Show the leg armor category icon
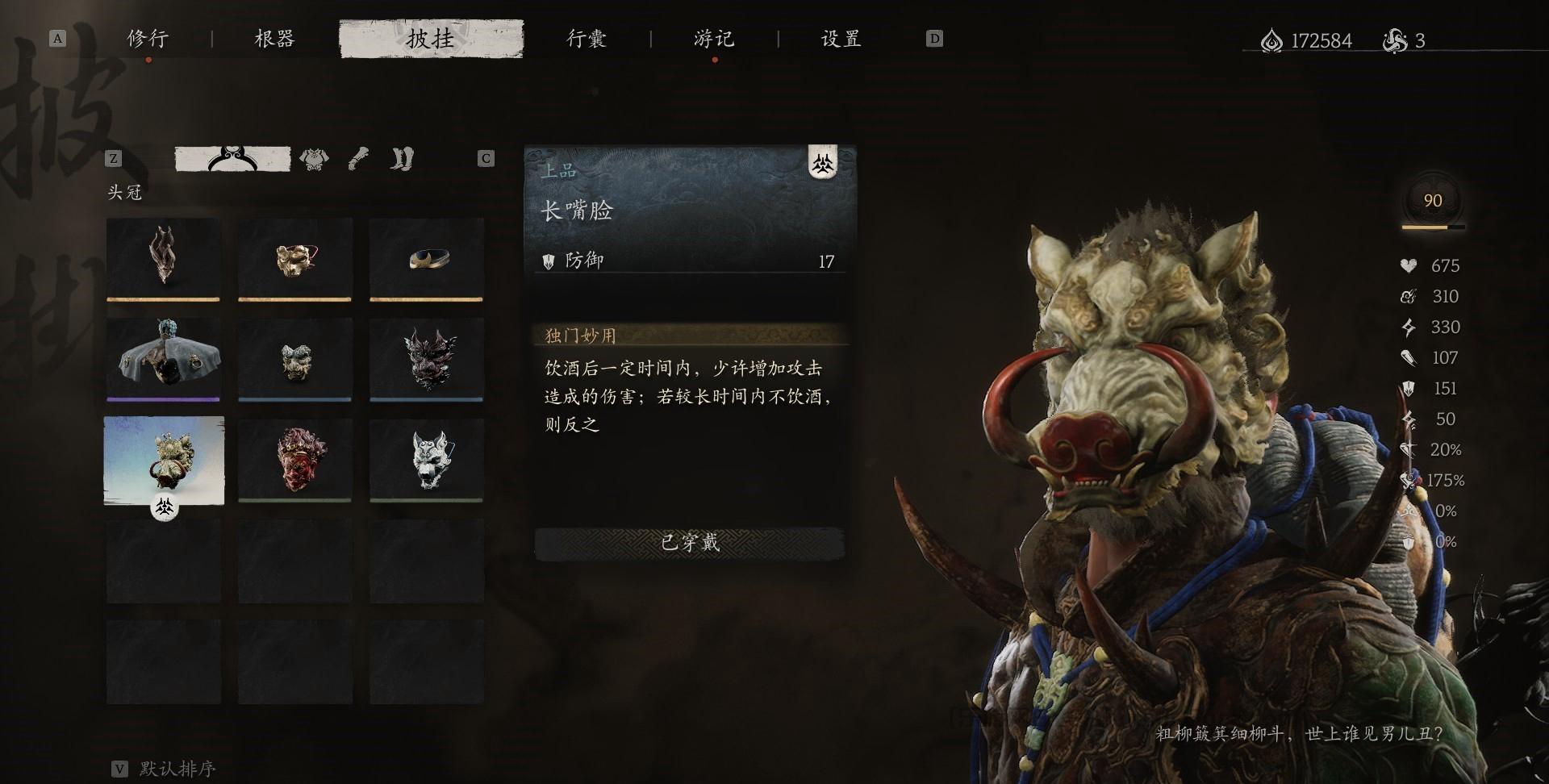 tap(402, 159)
